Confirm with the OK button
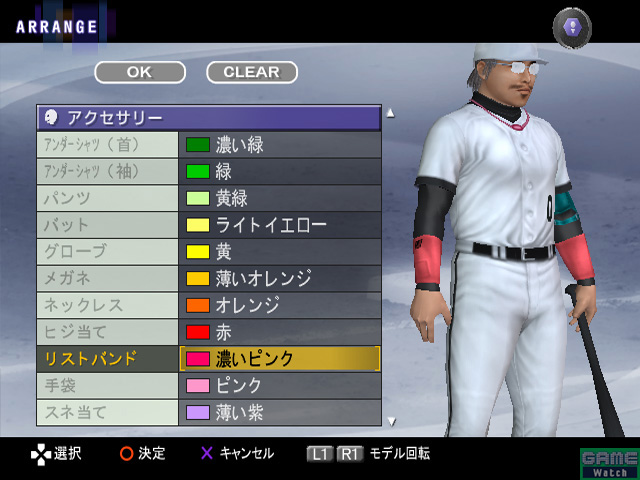640x480 pixels. [140, 72]
